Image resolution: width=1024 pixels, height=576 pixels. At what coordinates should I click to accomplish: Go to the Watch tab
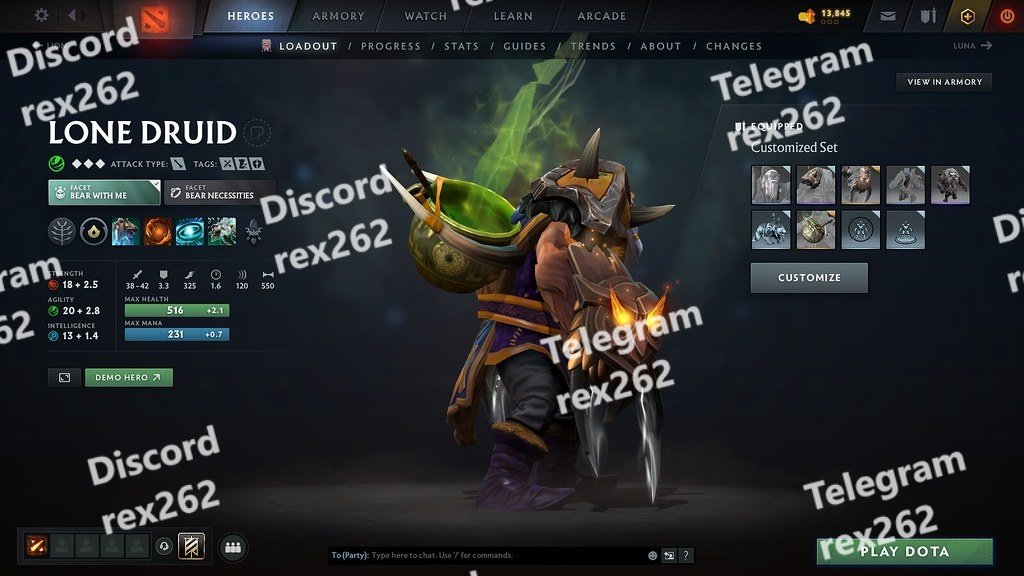426,16
